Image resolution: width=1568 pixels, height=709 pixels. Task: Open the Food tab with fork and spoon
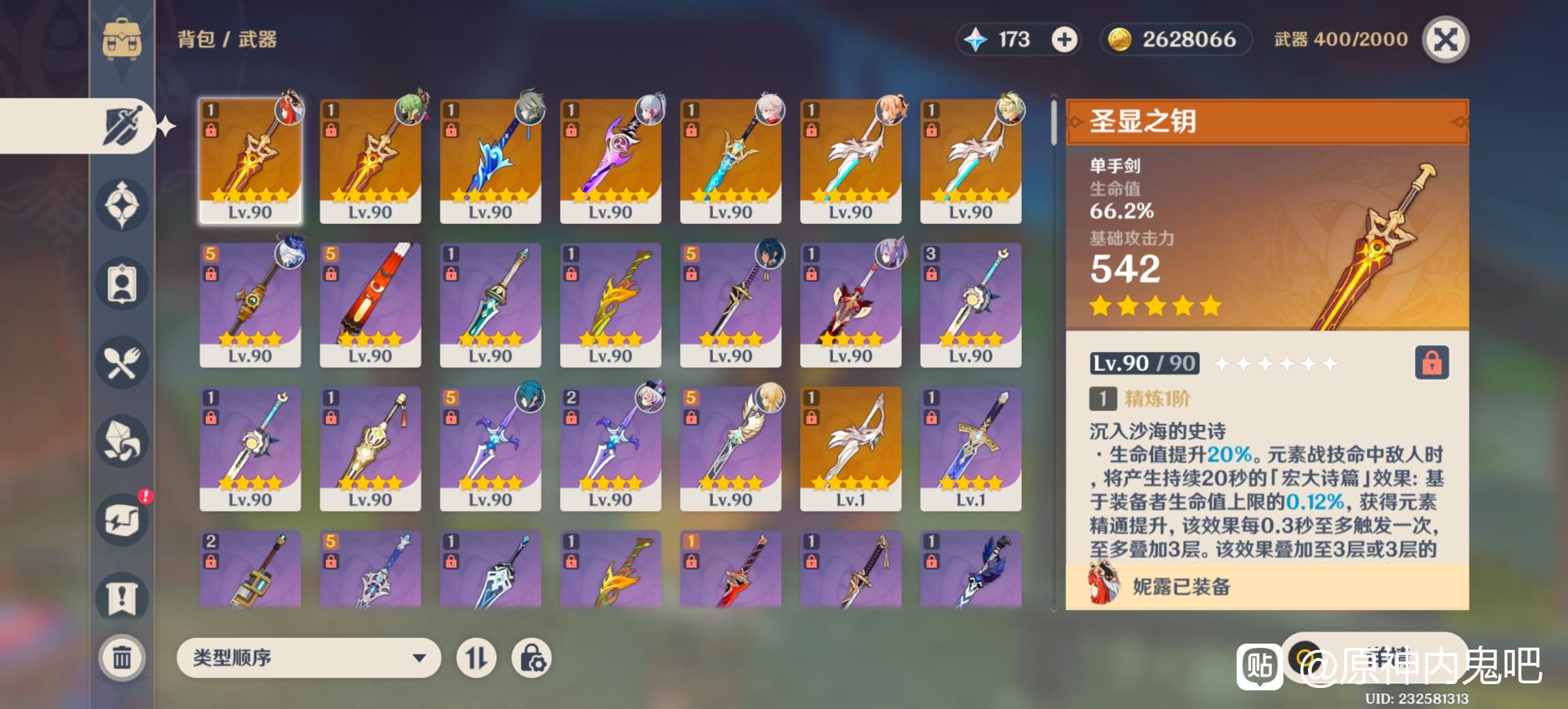(122, 362)
